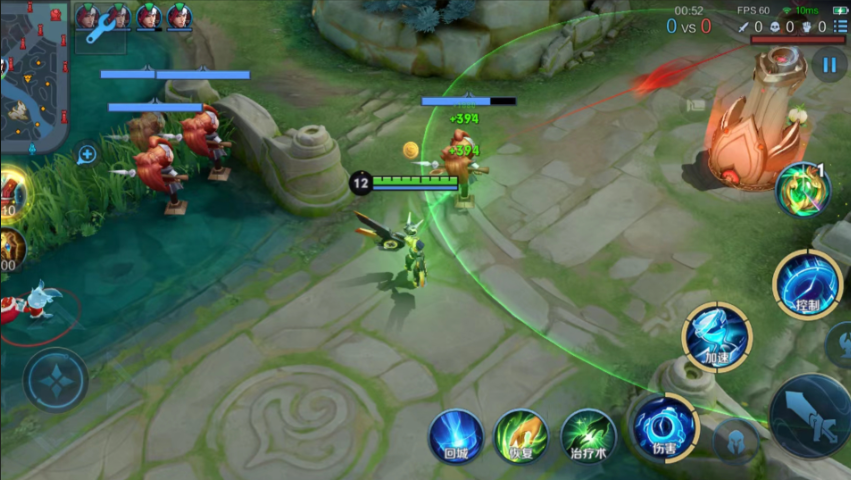The height and width of the screenshot is (480, 851).
Task: Tap the 回城 recall button
Action: point(456,435)
